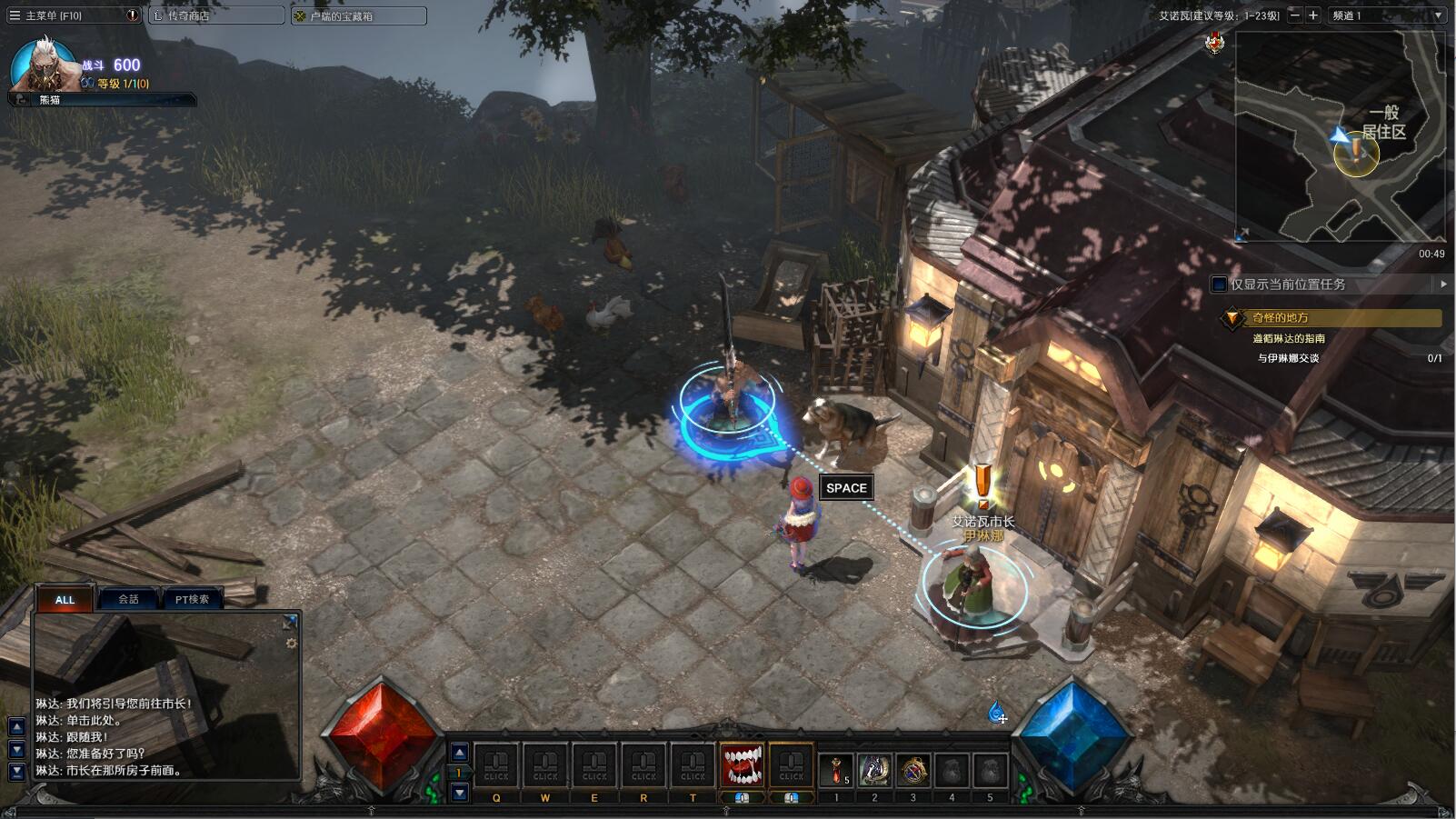This screenshot has height=819, width=1456.
Task: Open Lurain's Treasure Chest (卢瑞的宝藏箱)
Action: click(358, 15)
